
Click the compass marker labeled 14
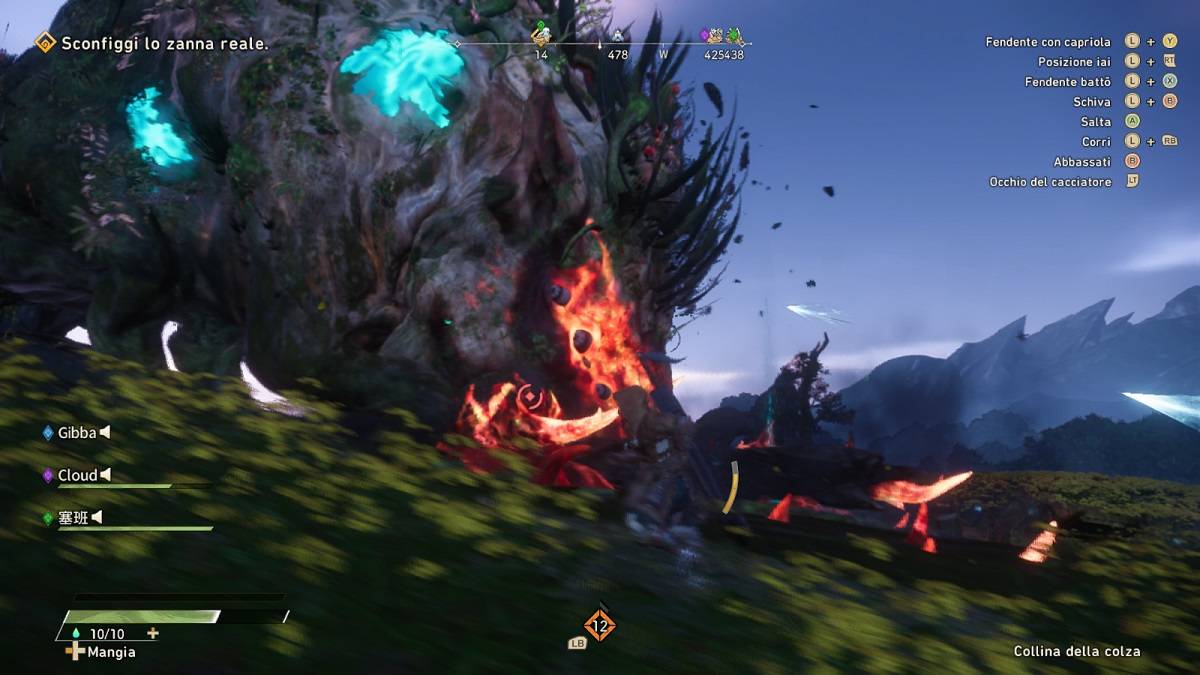click(541, 36)
